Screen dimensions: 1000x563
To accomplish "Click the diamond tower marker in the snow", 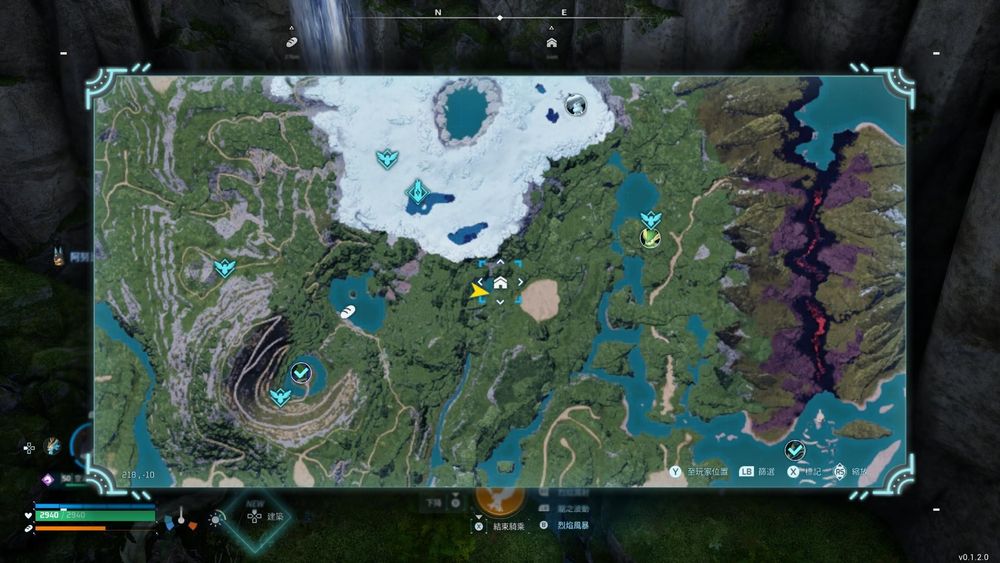I will (417, 191).
